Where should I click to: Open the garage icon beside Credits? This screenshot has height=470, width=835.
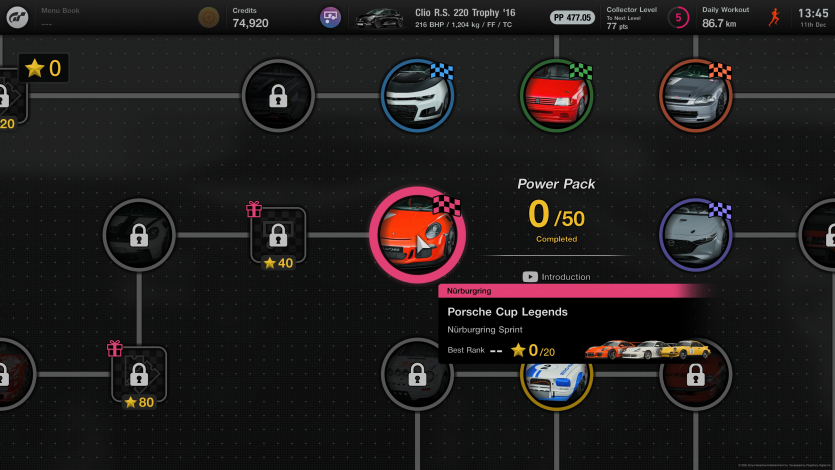(x=331, y=17)
